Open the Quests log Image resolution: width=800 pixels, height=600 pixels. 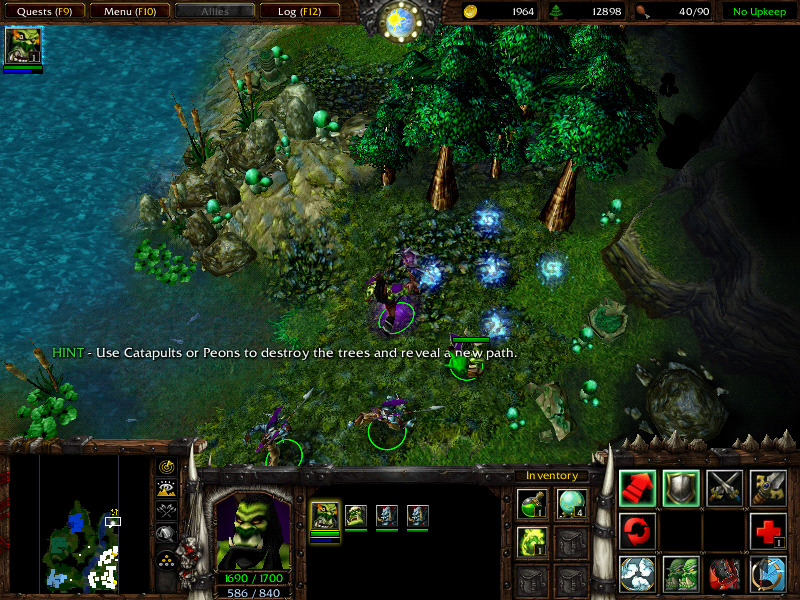(43, 12)
